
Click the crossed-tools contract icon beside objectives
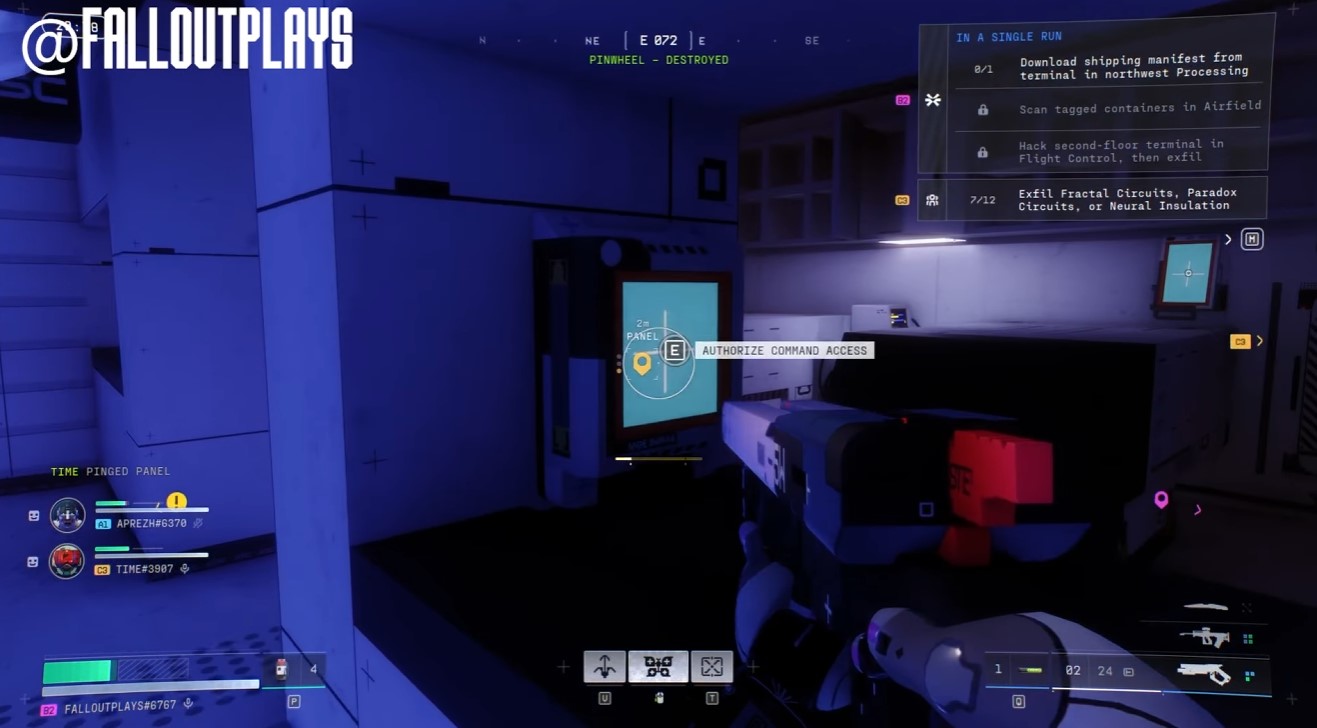coord(934,99)
